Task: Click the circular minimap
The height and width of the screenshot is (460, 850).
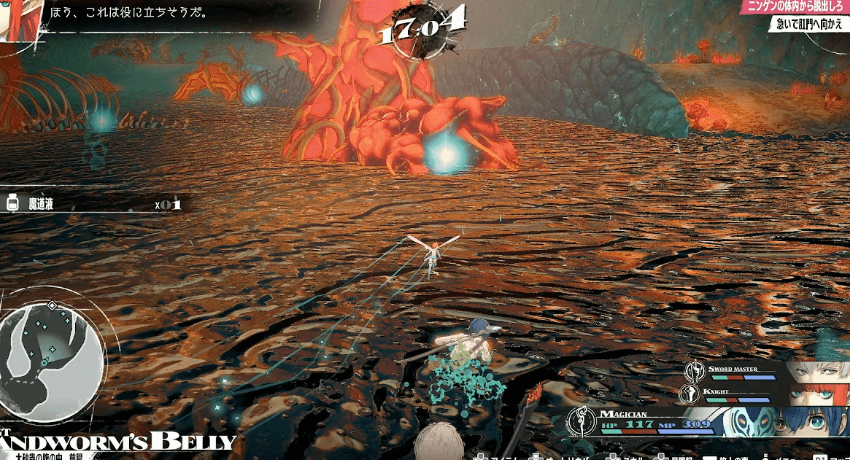Action: [x=52, y=356]
